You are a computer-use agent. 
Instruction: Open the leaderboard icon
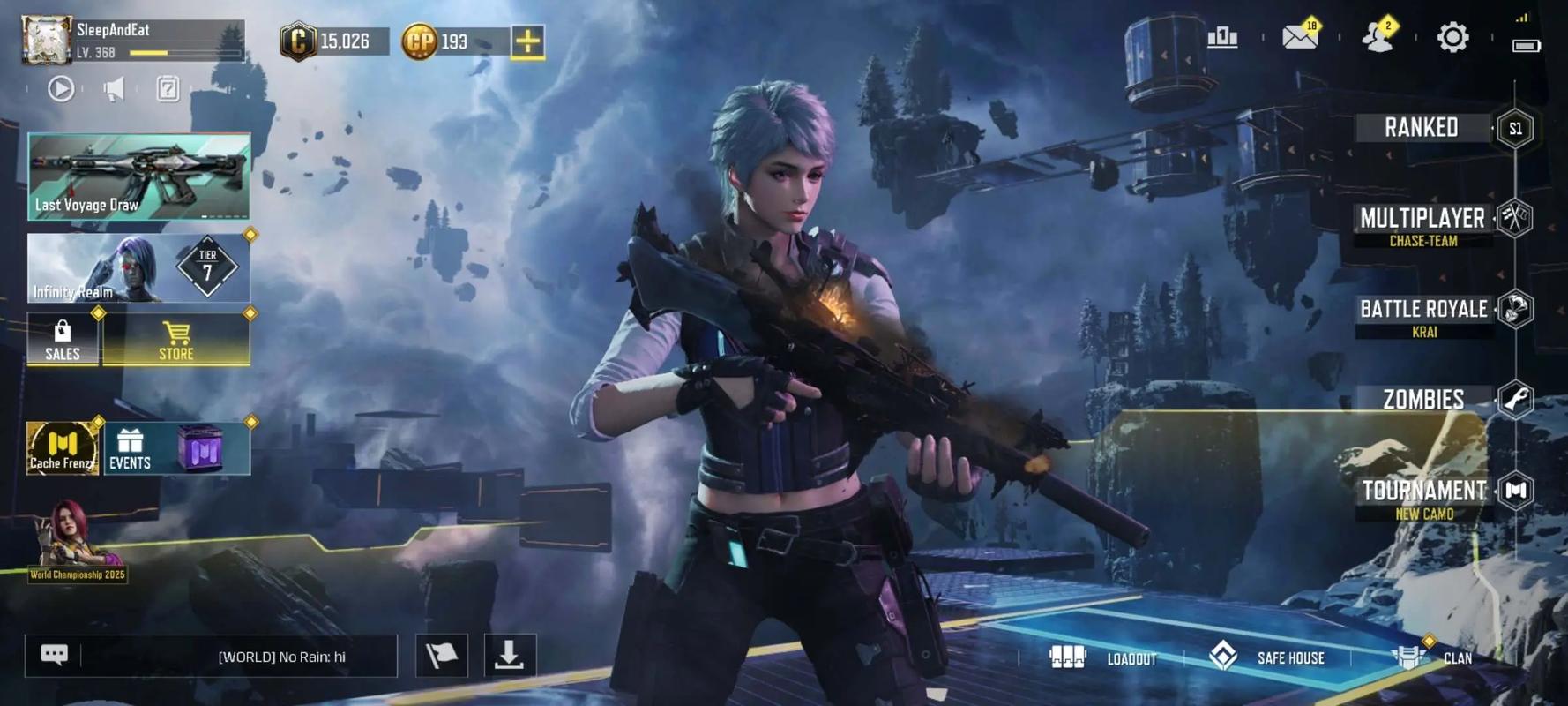point(1222,37)
